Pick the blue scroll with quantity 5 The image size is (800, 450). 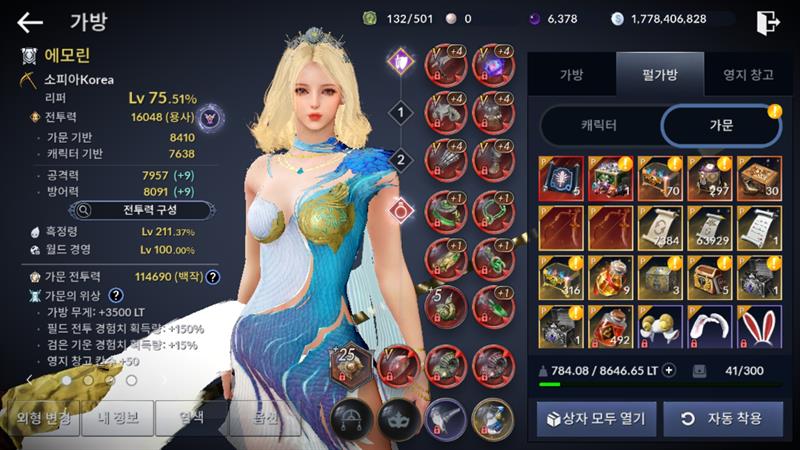(562, 177)
